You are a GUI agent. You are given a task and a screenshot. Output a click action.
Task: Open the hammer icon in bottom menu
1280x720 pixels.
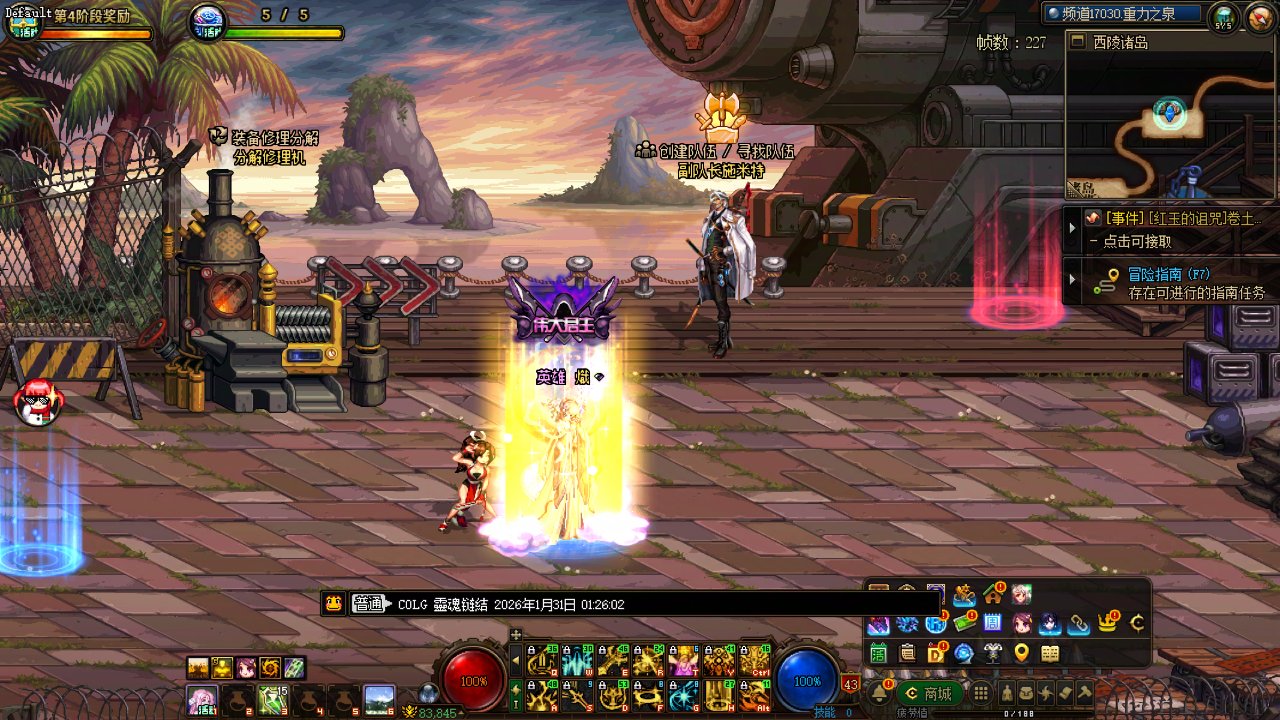click(x=1084, y=693)
